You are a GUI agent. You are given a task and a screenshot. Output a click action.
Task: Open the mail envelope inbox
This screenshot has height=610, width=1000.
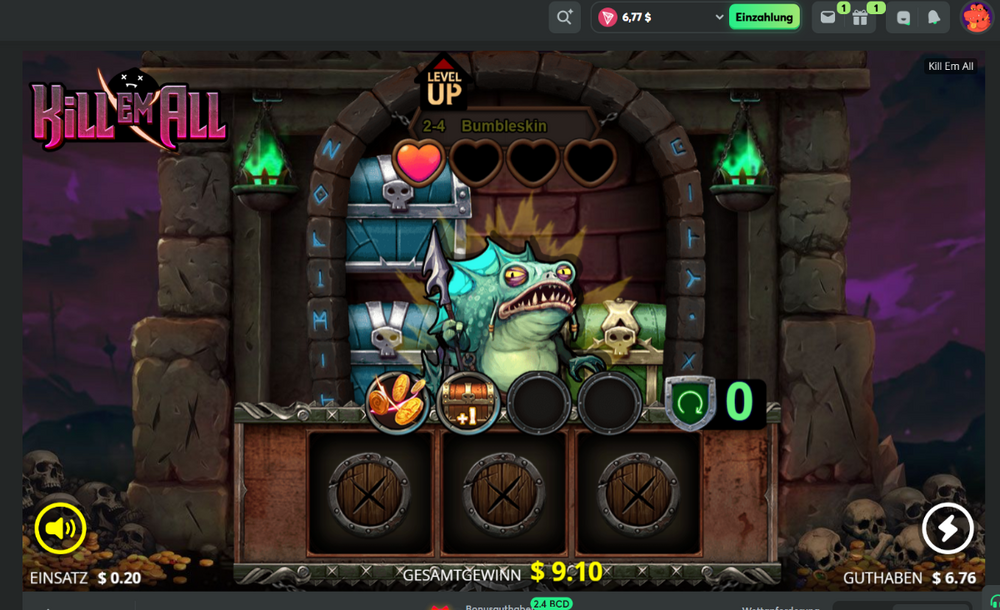[x=828, y=17]
